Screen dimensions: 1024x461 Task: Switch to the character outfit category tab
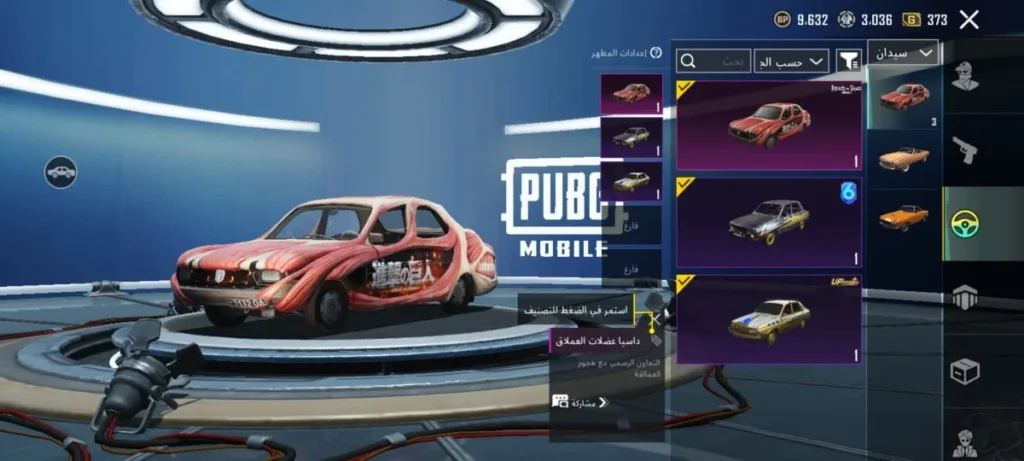coord(965,77)
